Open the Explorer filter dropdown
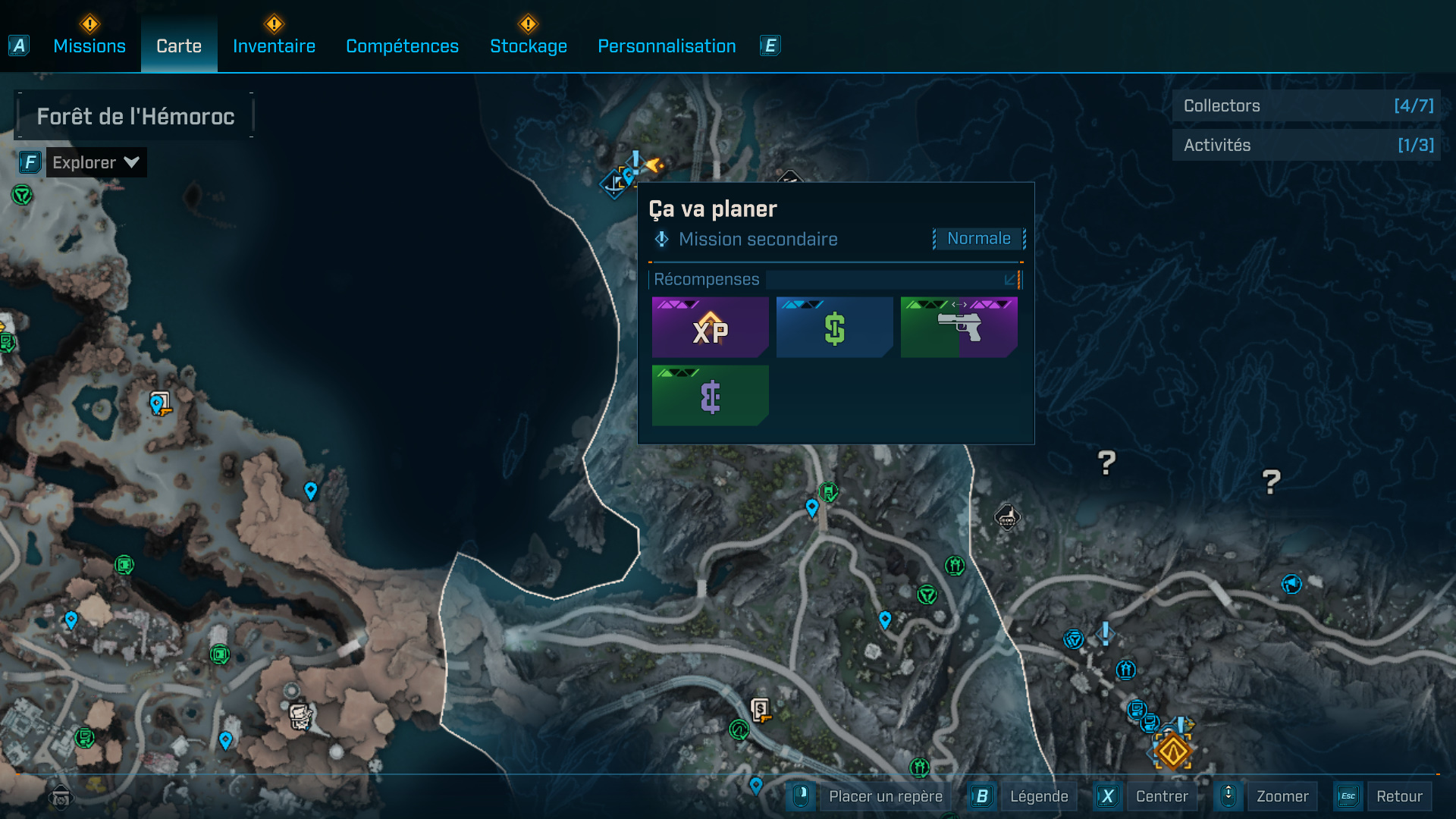 pos(96,162)
